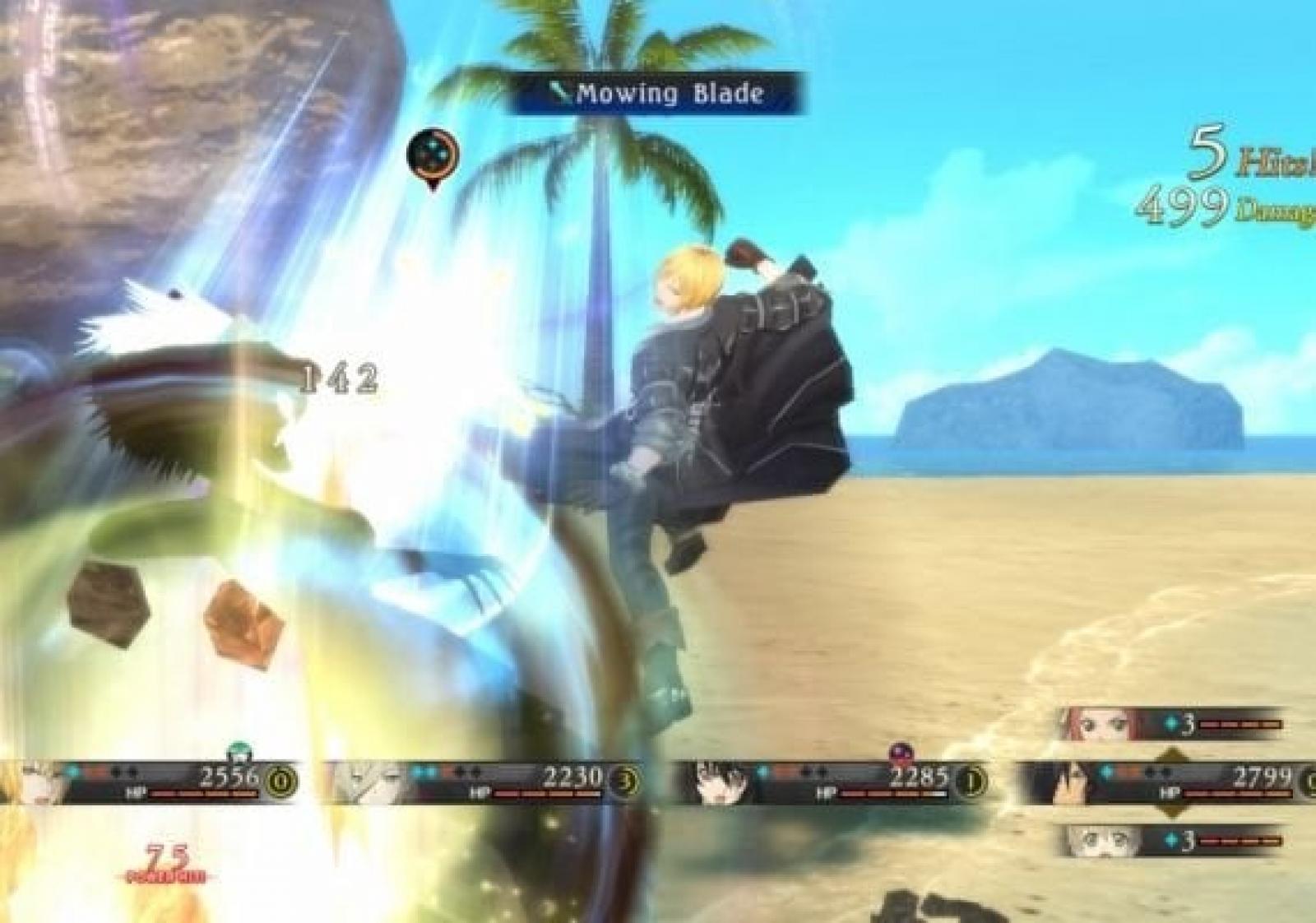Select the round enemy target marker
The height and width of the screenshot is (923, 1316).
(433, 156)
